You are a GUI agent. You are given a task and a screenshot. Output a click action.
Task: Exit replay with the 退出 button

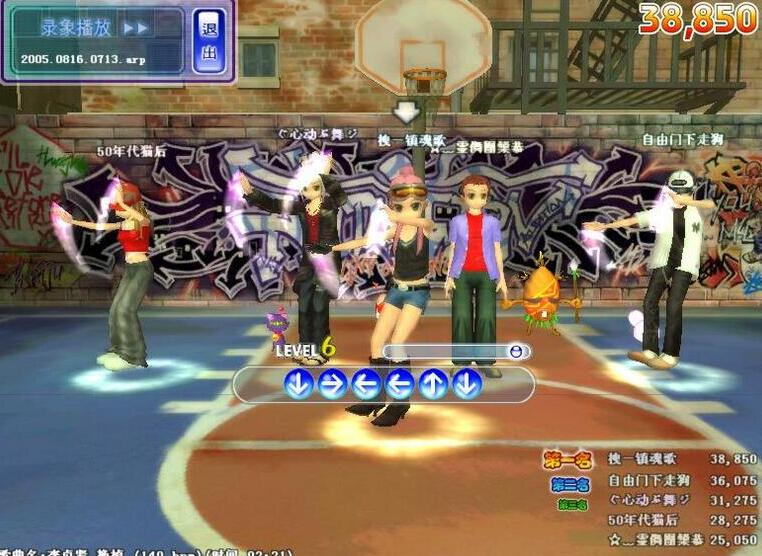pyautogui.click(x=209, y=40)
